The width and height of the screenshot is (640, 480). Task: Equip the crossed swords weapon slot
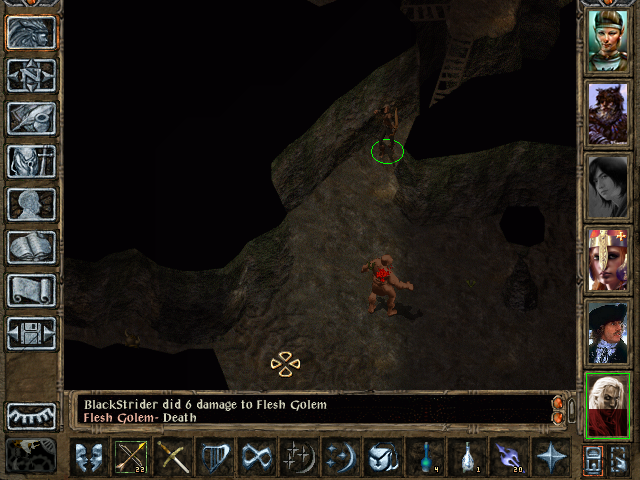tap(173, 458)
